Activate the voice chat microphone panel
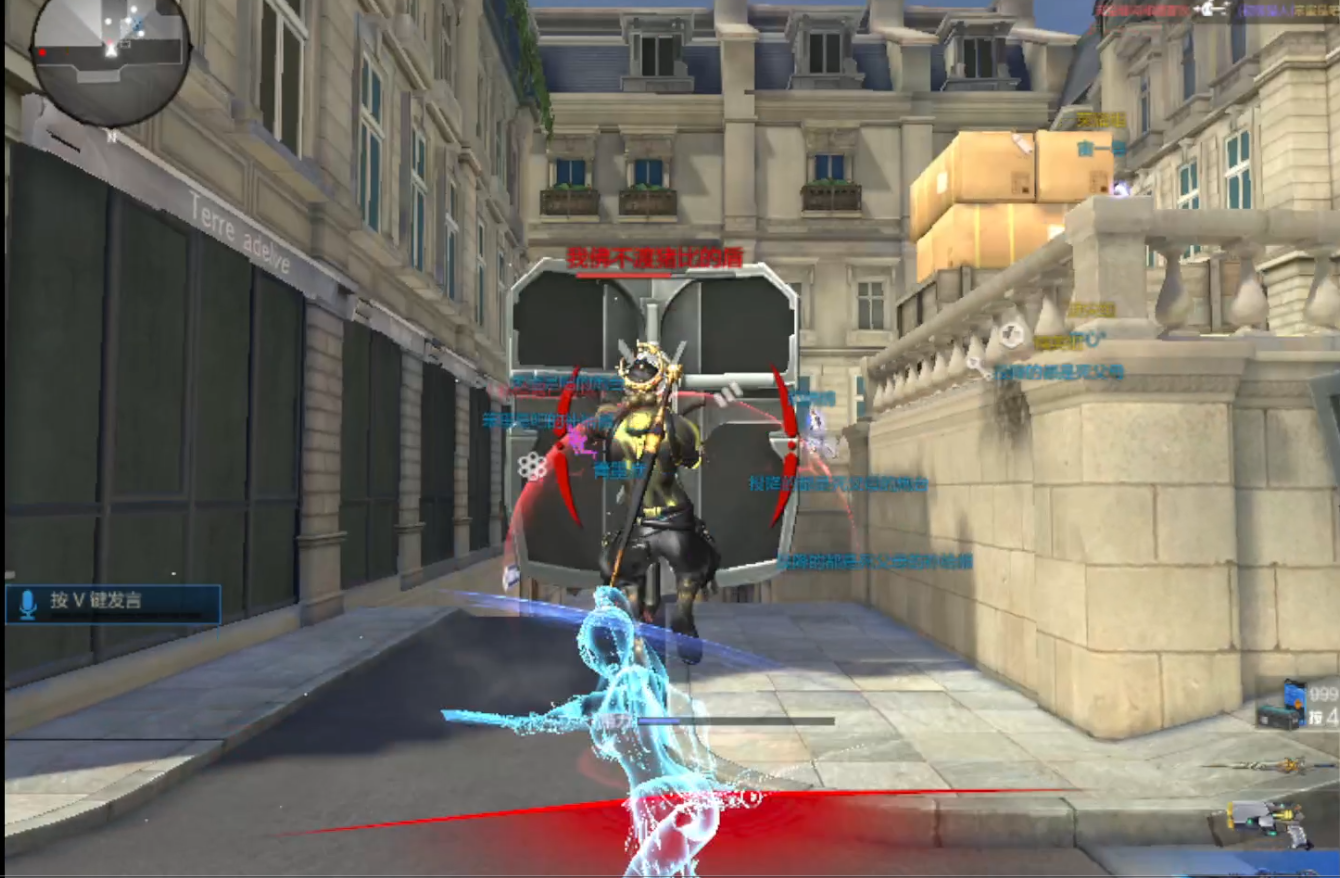 pyautogui.click(x=113, y=604)
